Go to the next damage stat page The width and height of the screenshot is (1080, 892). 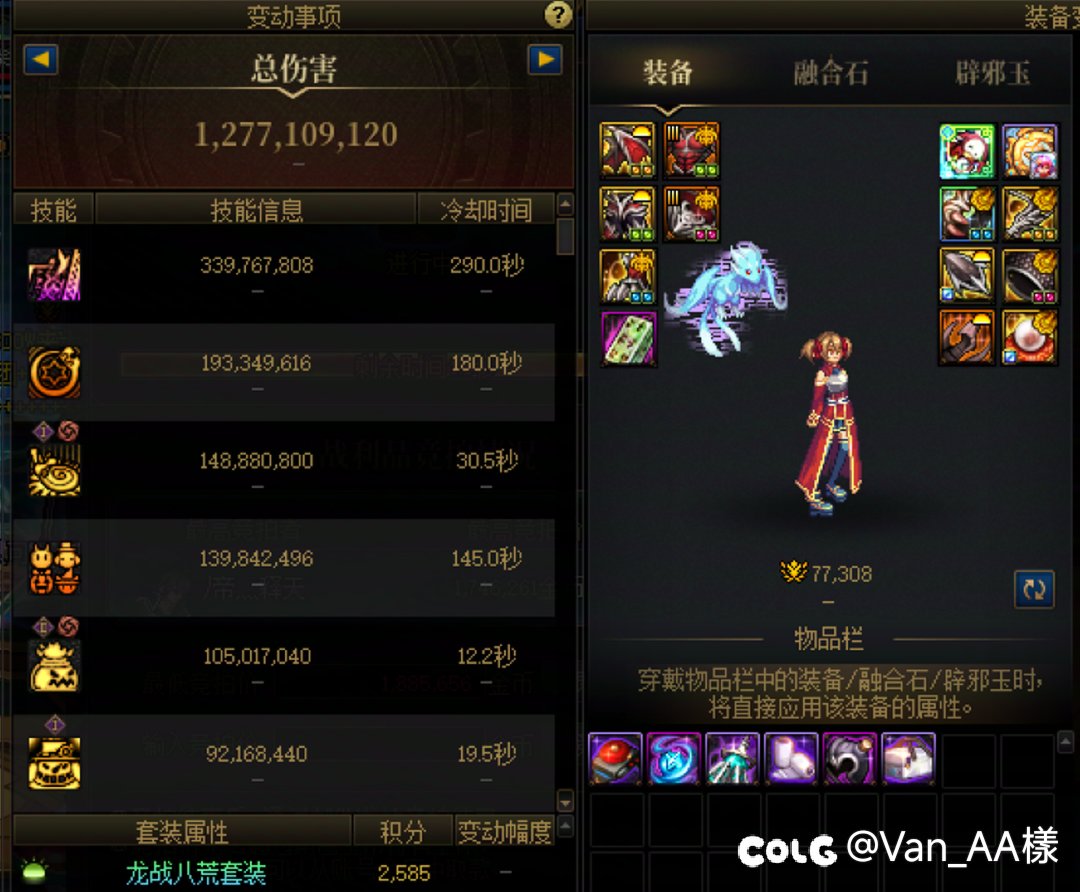click(x=545, y=60)
